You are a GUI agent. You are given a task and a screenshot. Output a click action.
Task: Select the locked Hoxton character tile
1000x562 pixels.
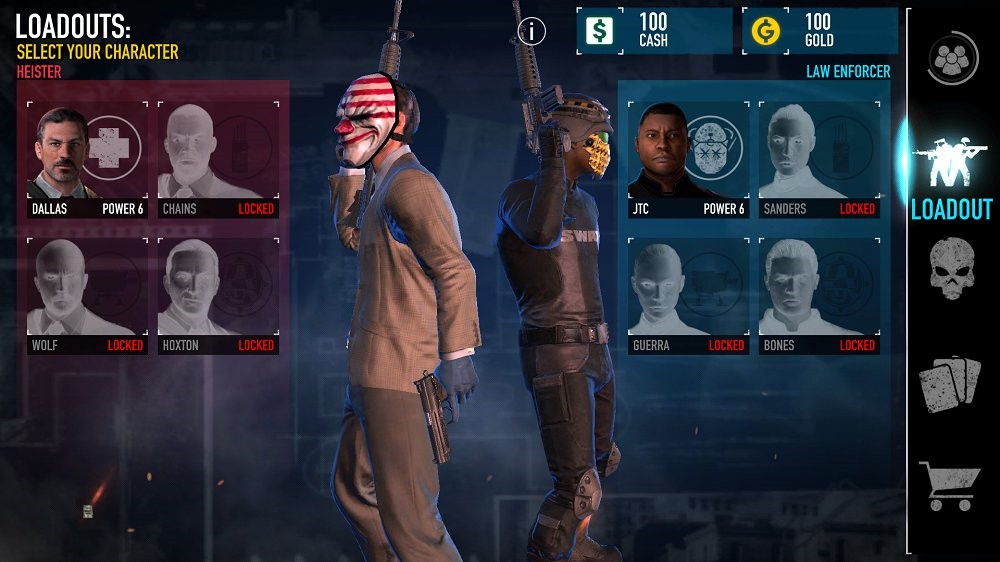(x=218, y=296)
